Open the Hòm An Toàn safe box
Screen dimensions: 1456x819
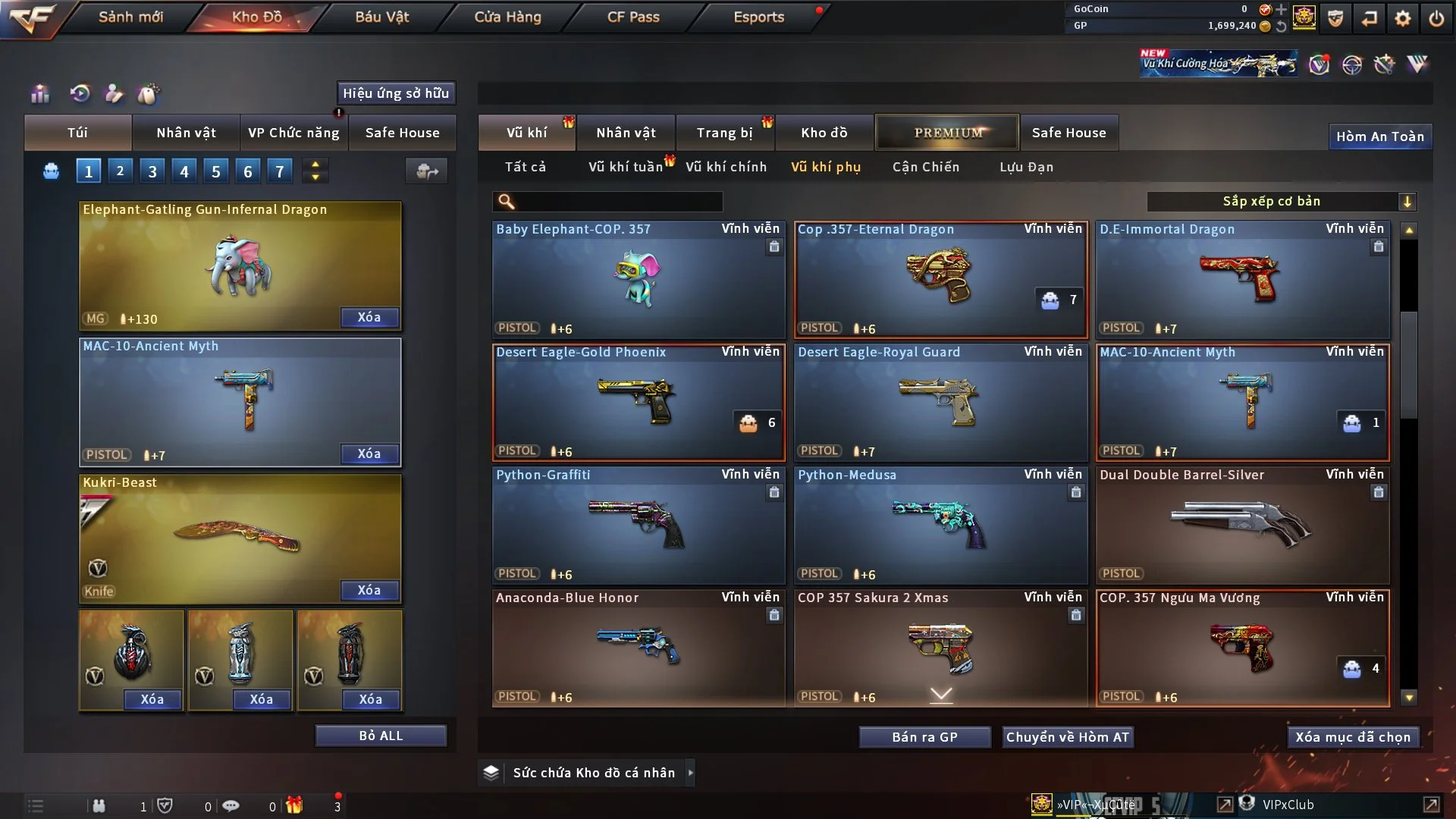(x=1379, y=136)
